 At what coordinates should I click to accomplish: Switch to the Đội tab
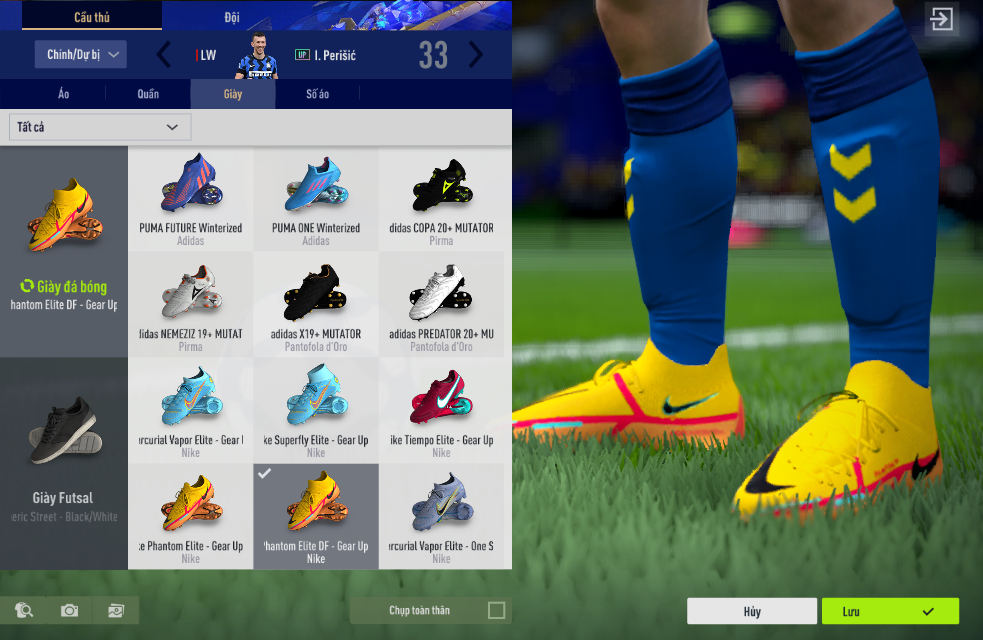pyautogui.click(x=231, y=17)
